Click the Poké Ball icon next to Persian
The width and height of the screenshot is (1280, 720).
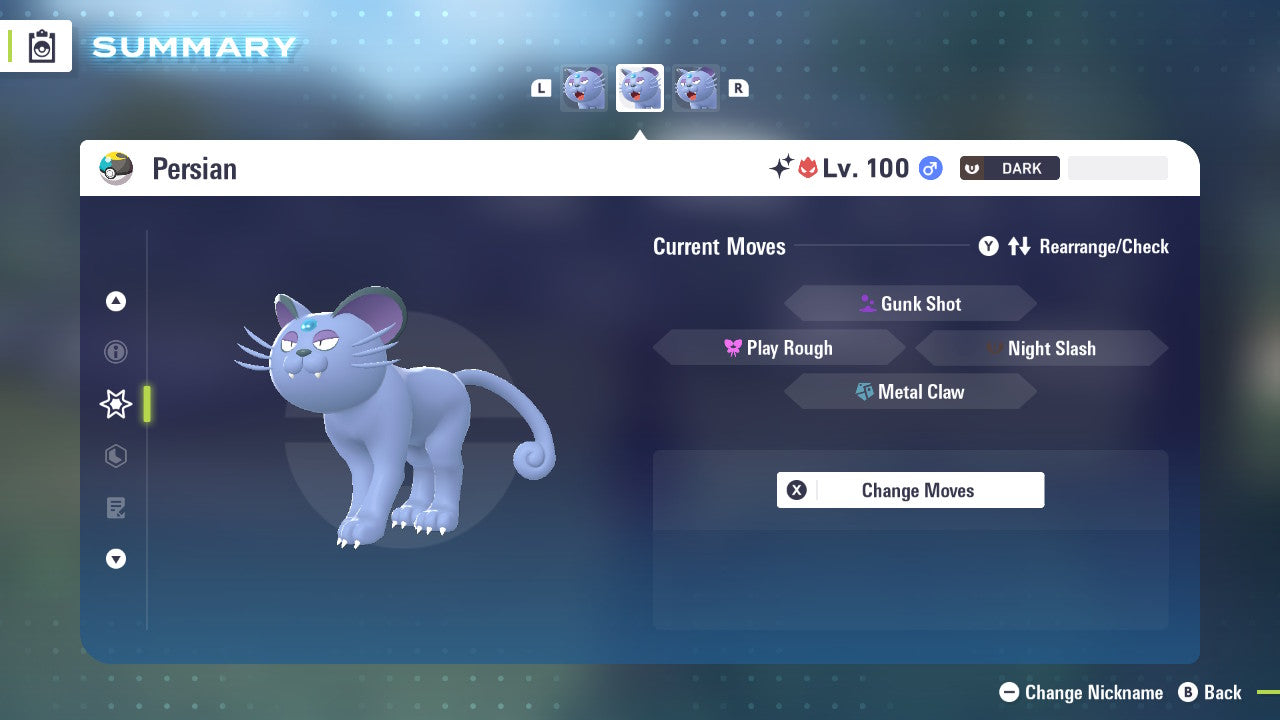coord(116,168)
